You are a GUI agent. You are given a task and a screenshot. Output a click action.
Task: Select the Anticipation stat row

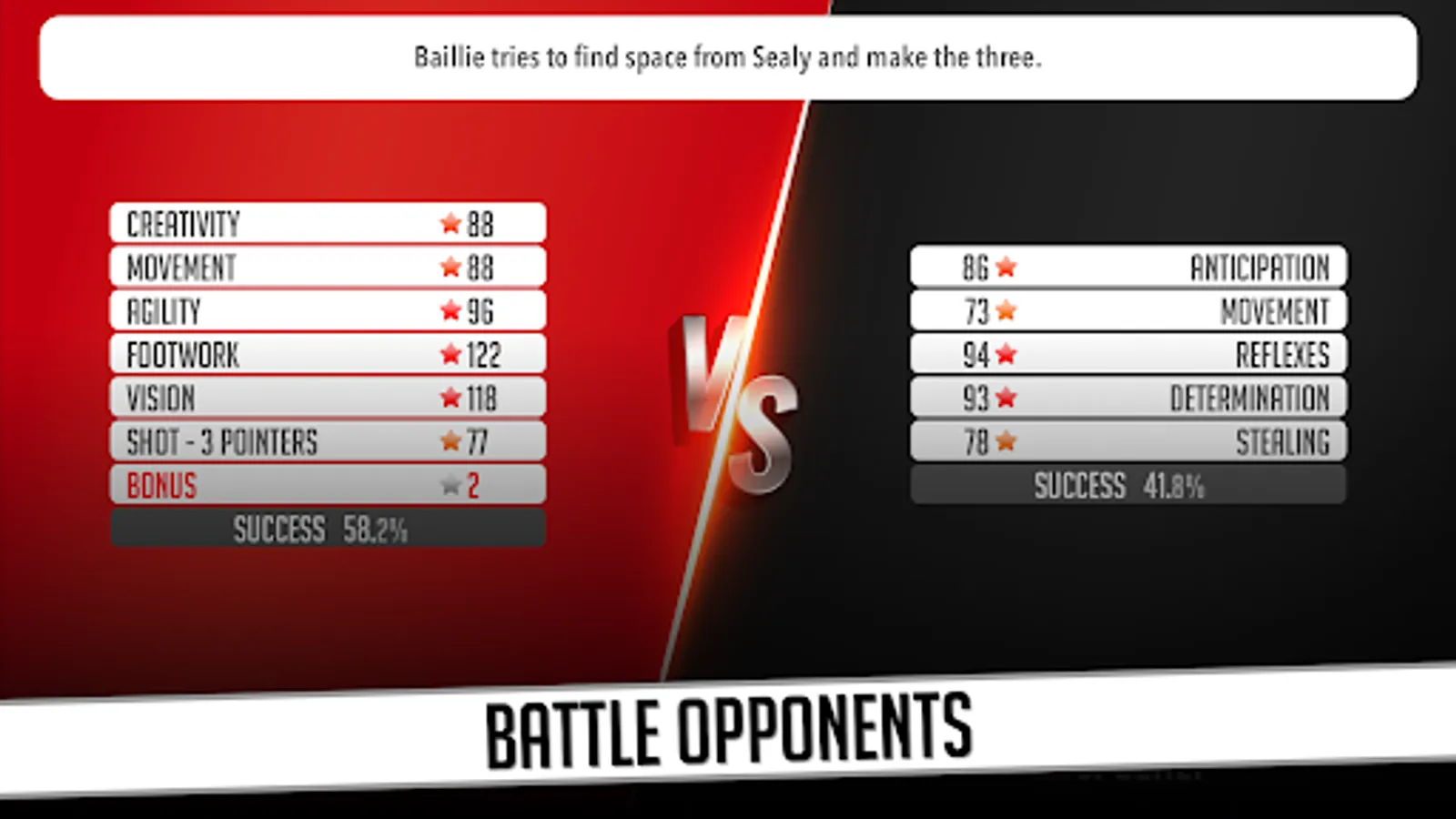[x=1128, y=266]
